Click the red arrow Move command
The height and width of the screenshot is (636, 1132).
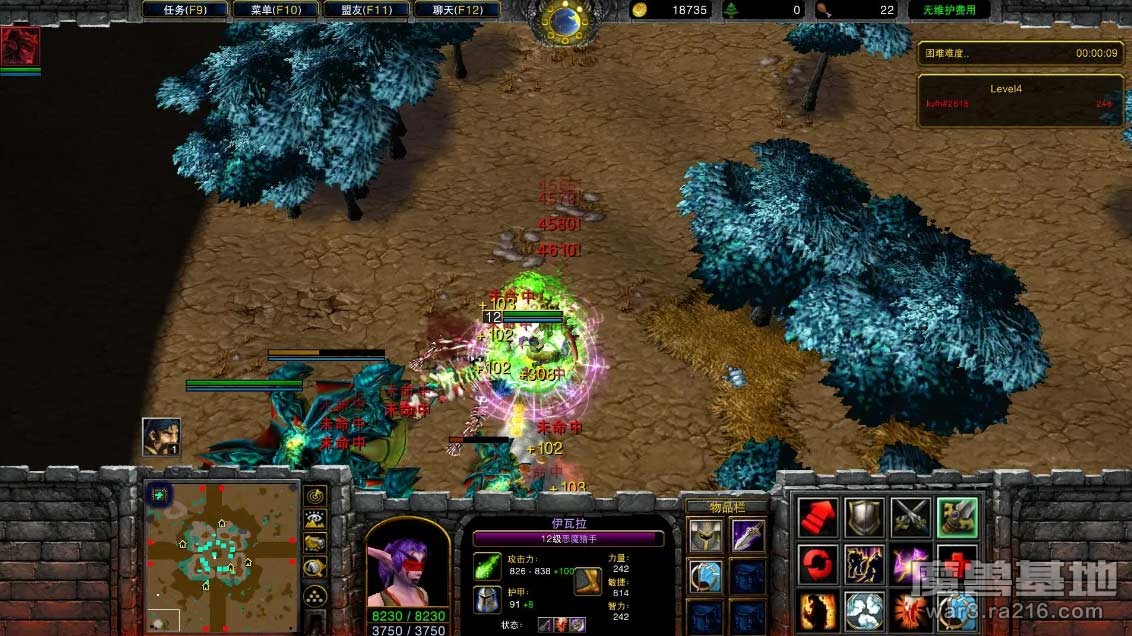[x=818, y=518]
